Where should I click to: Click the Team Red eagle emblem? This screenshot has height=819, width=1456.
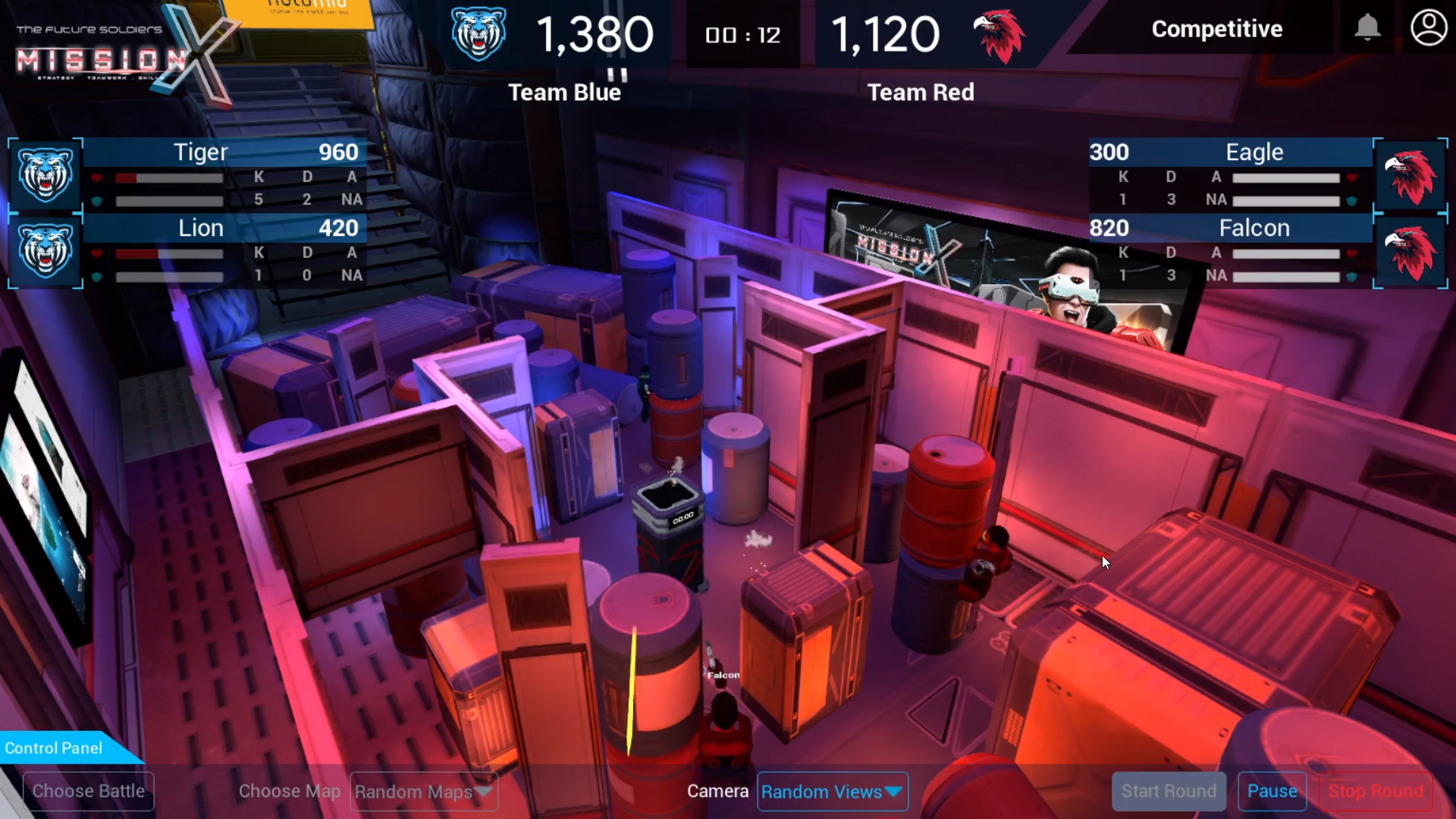coord(999,36)
